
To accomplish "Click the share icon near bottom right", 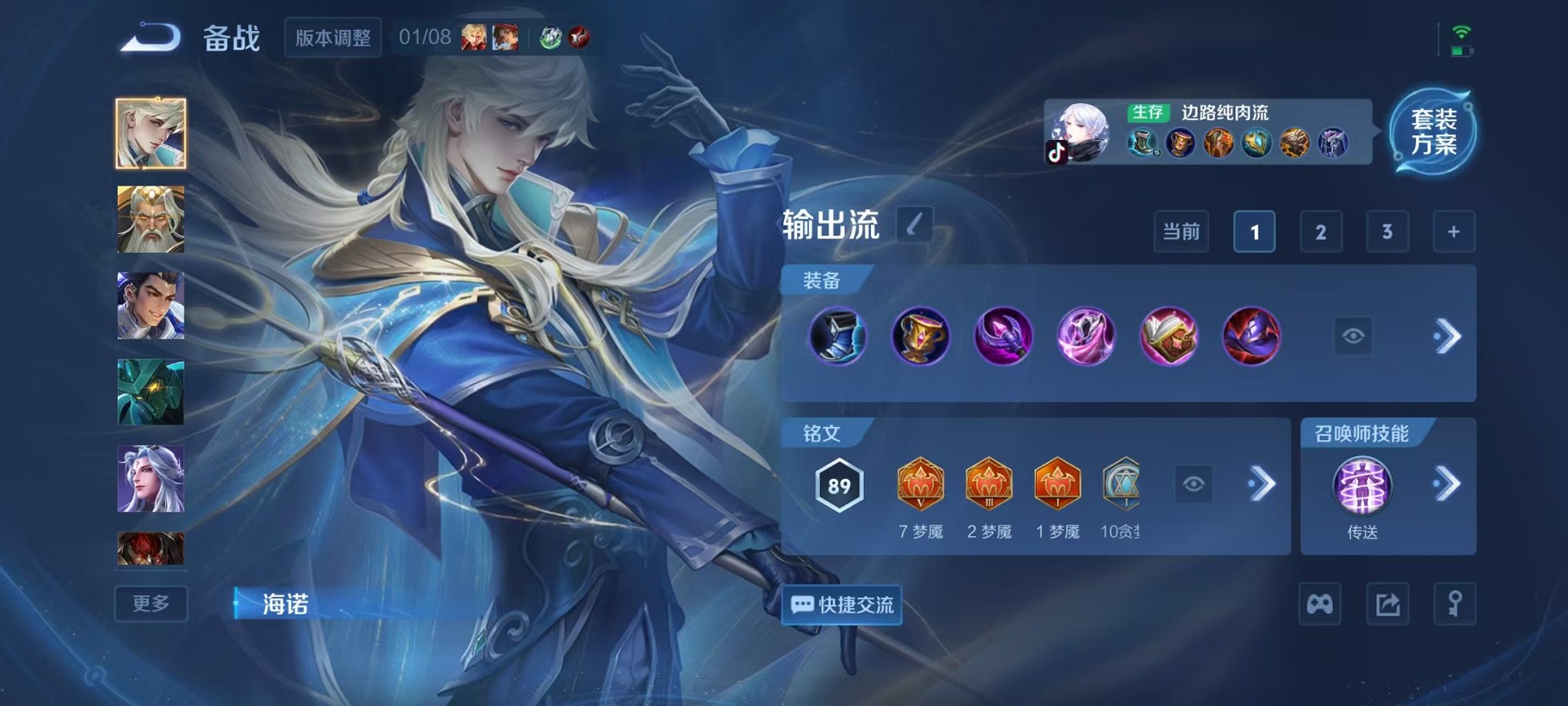I will pyautogui.click(x=1386, y=605).
